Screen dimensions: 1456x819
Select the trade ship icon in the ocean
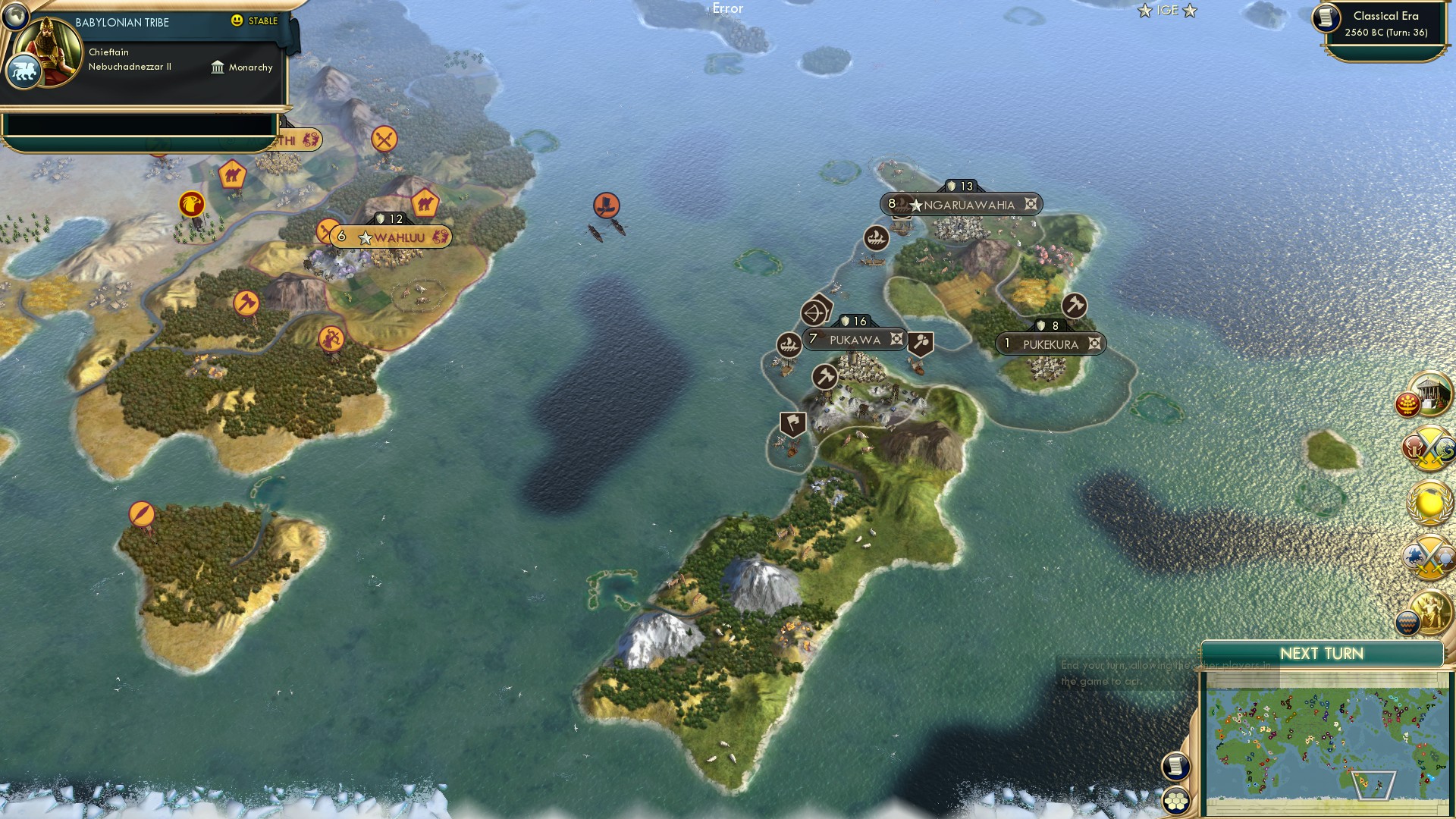tap(606, 205)
